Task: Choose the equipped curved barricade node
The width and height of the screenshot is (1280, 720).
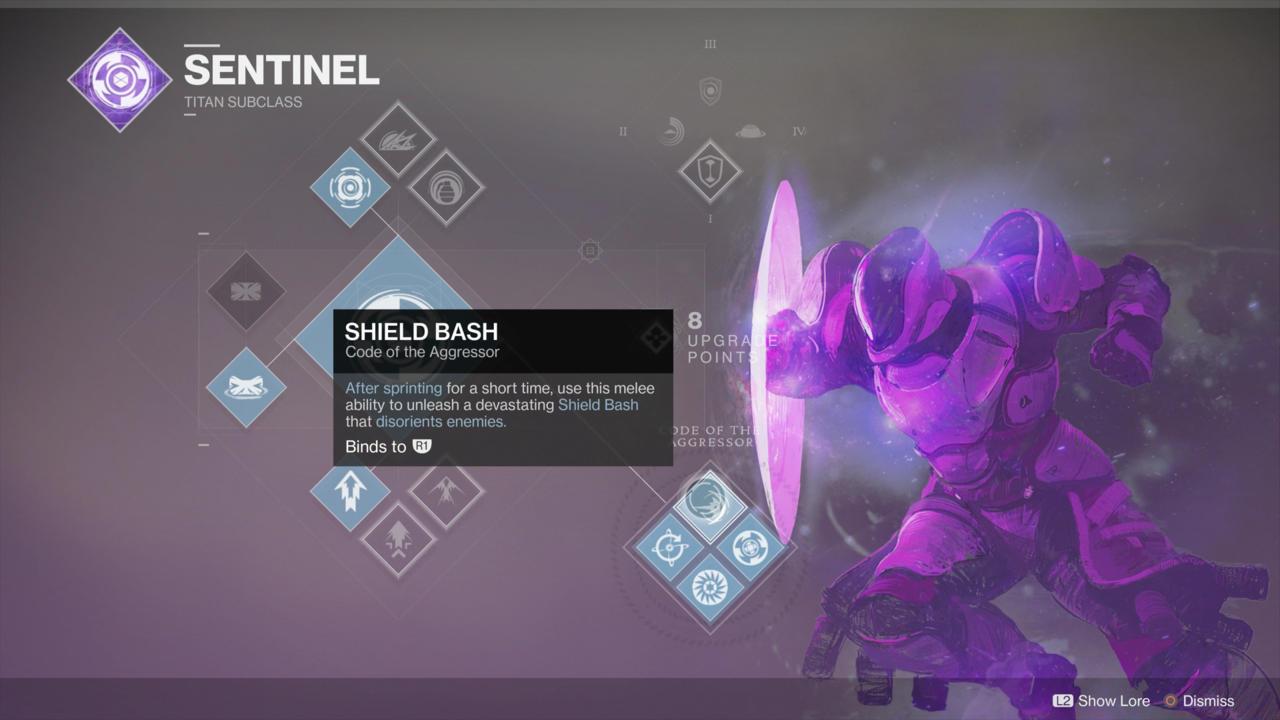Action: click(245, 387)
